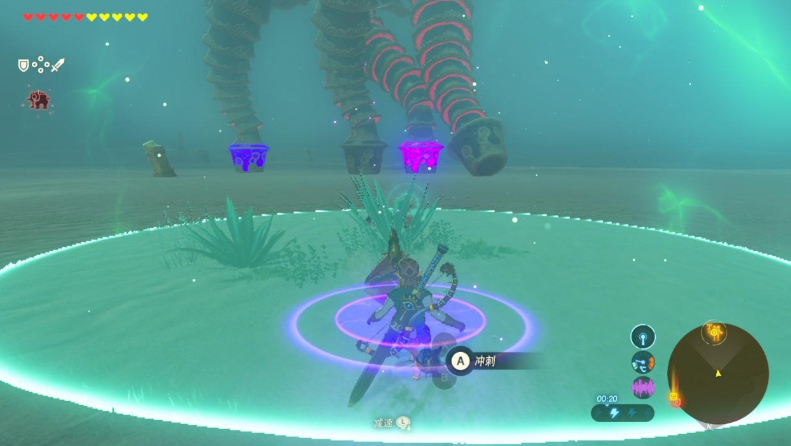791x446 pixels.
Task: Click the purple noise meter
Action: click(642, 387)
